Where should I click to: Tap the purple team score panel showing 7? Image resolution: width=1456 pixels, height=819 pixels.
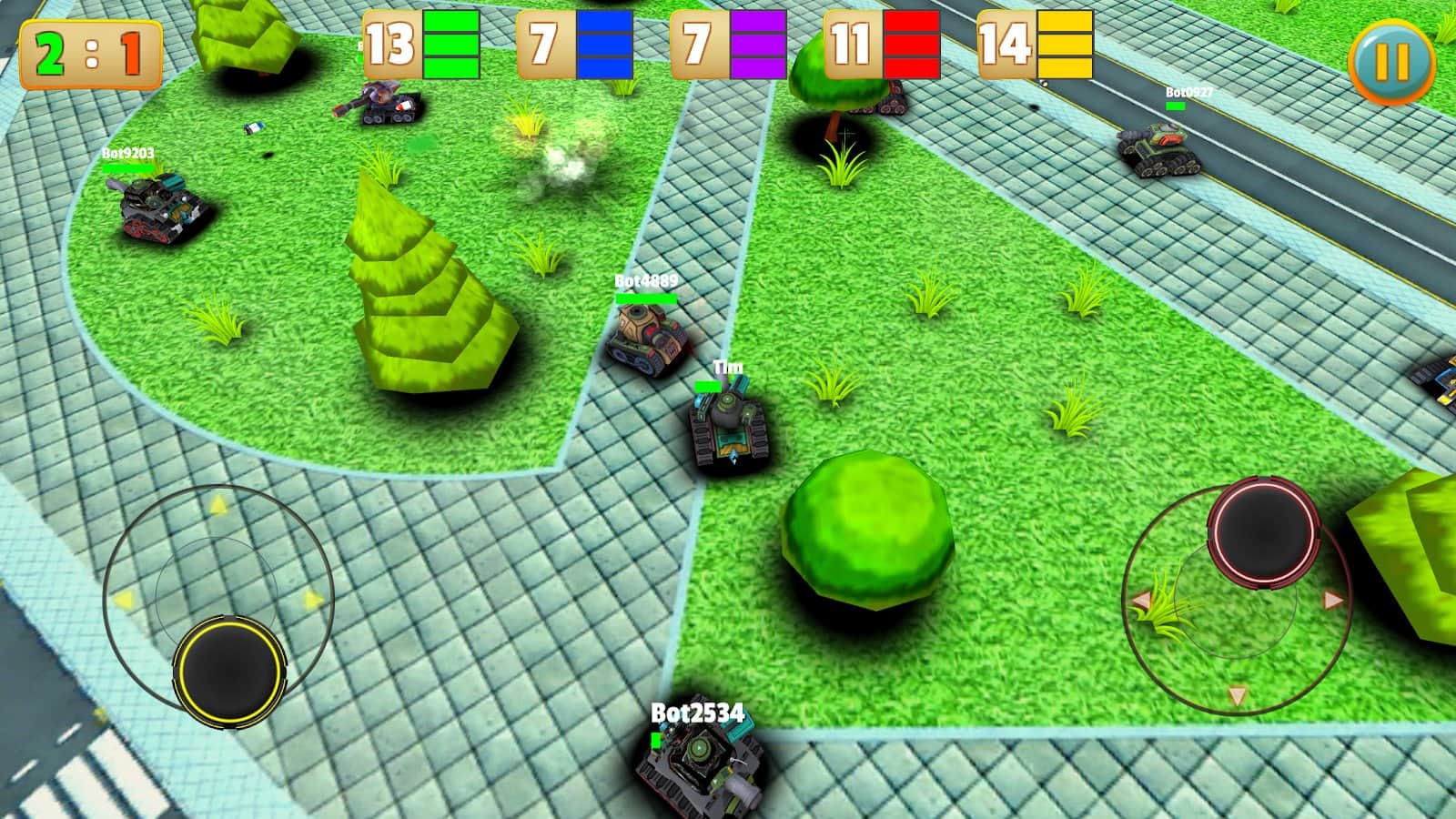pos(728,43)
